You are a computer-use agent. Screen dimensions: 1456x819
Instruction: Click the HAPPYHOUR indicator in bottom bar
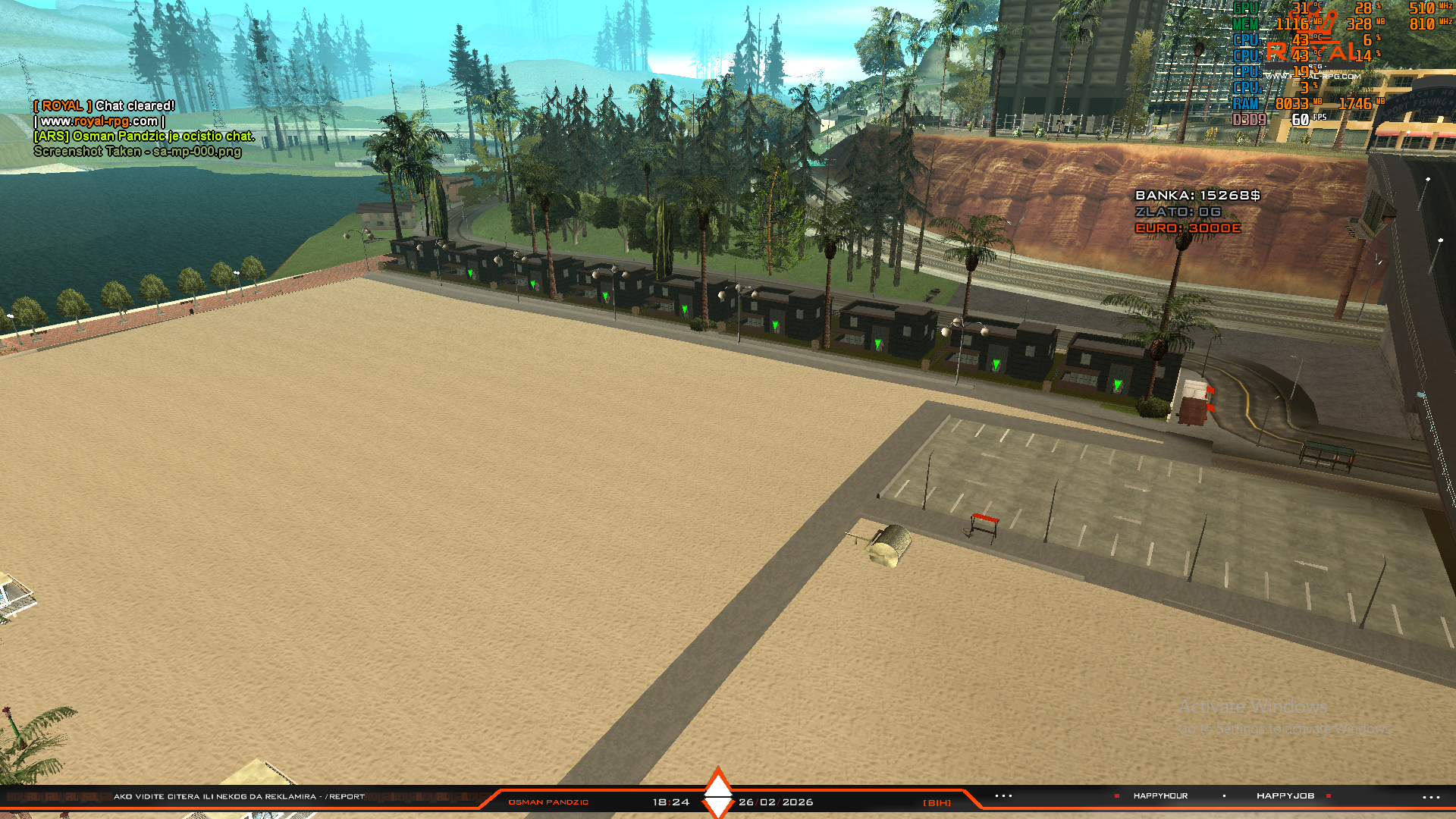coord(1160,796)
